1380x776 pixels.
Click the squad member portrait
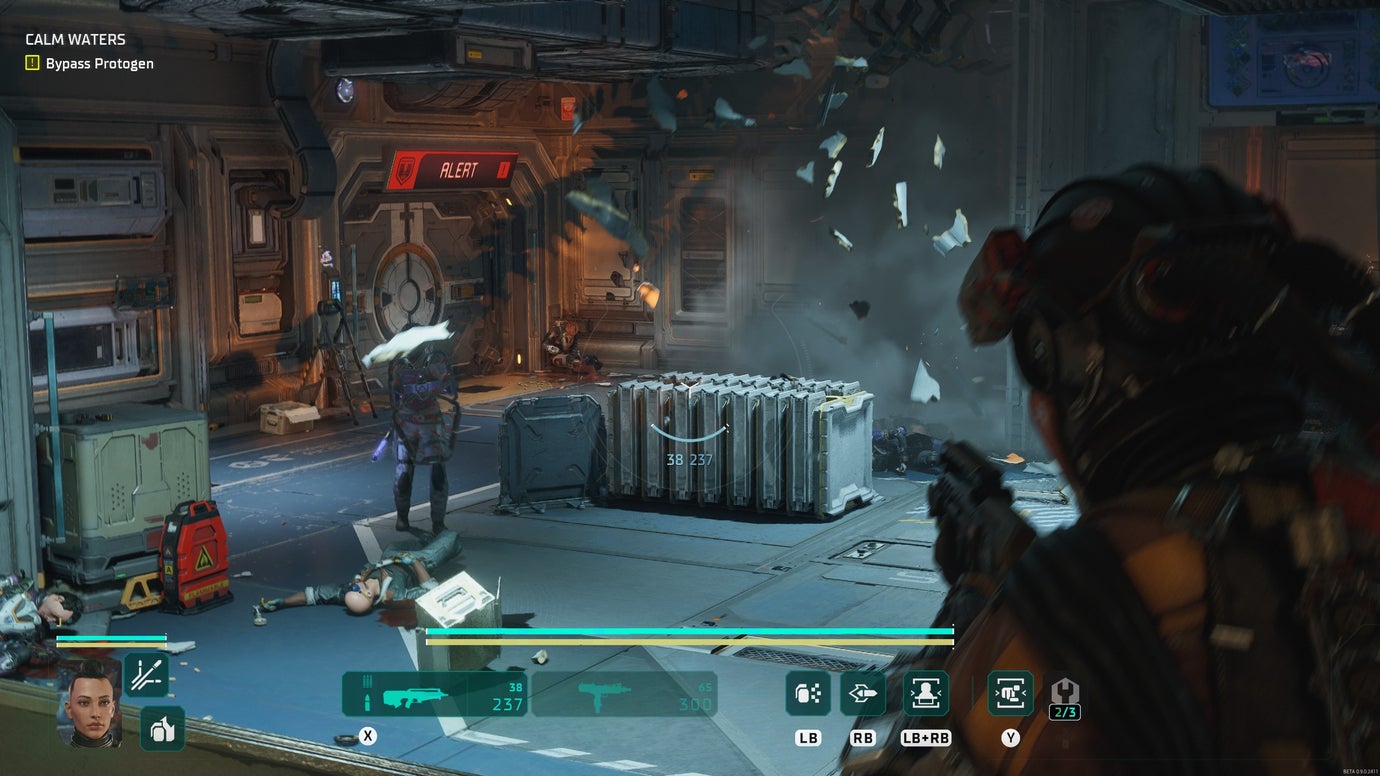pyautogui.click(x=91, y=702)
